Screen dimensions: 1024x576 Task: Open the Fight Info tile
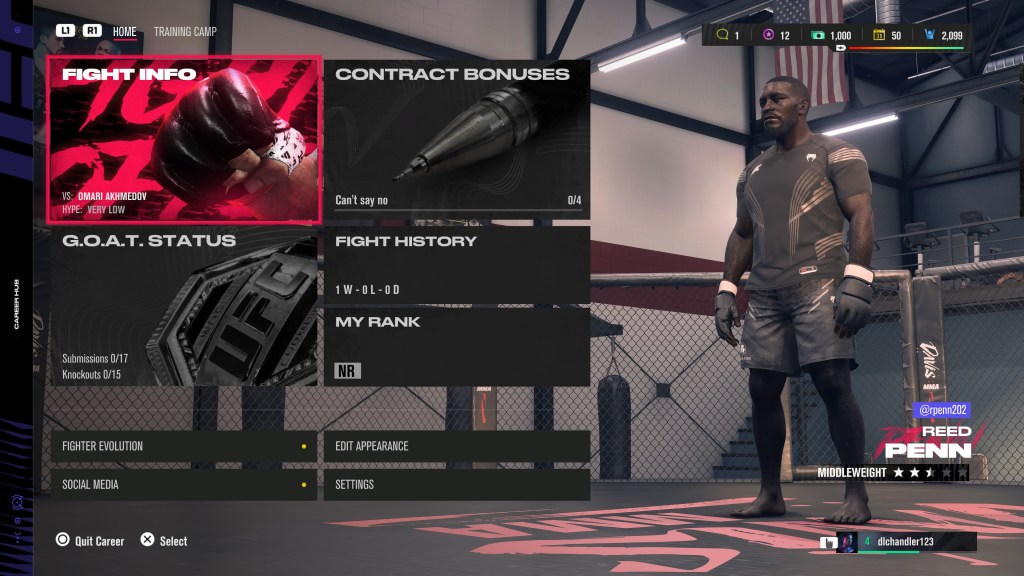coord(184,139)
